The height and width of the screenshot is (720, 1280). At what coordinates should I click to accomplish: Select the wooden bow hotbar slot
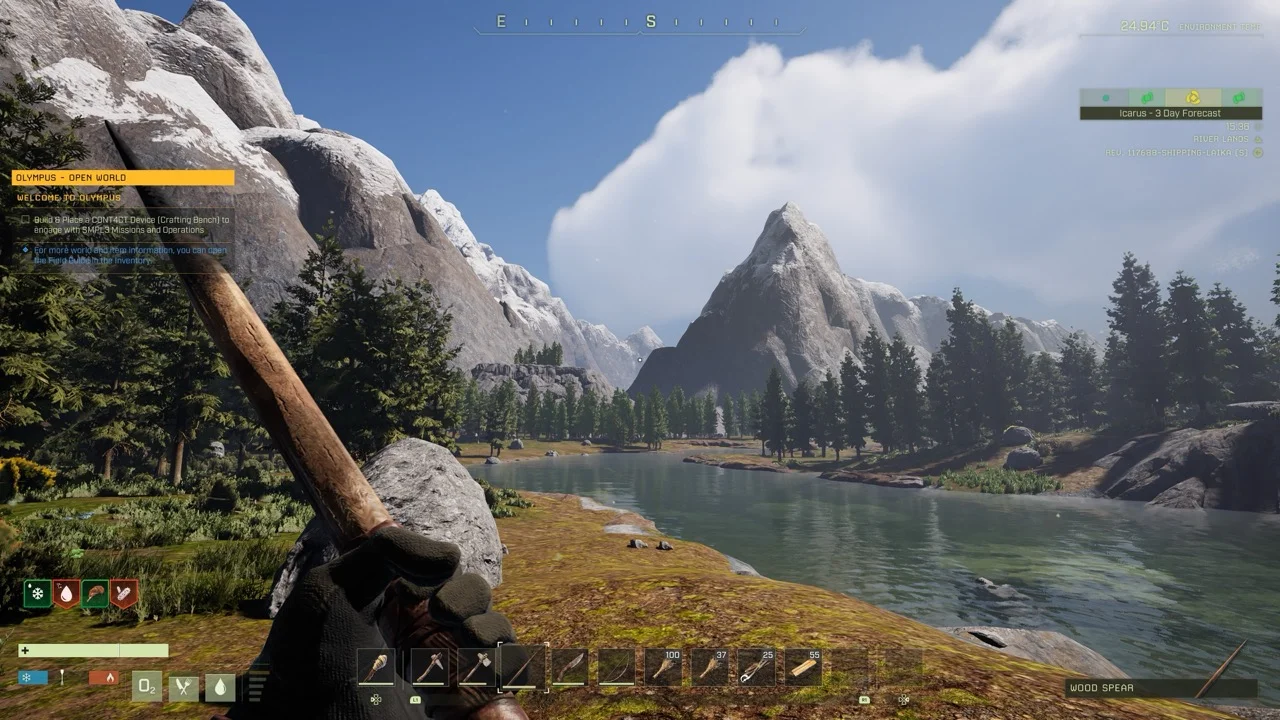[x=617, y=667]
